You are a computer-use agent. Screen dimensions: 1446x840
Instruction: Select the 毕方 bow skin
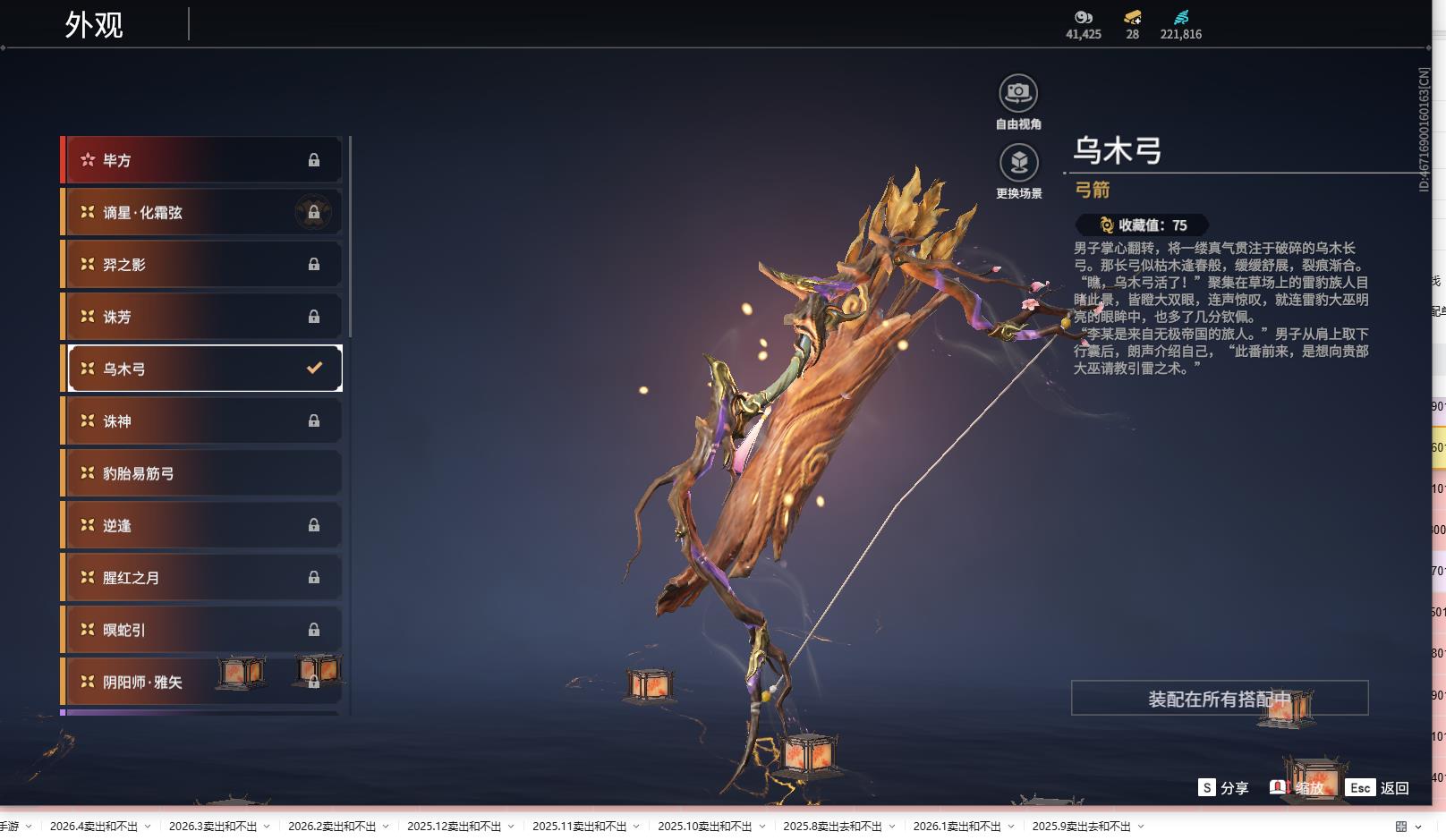(201, 160)
